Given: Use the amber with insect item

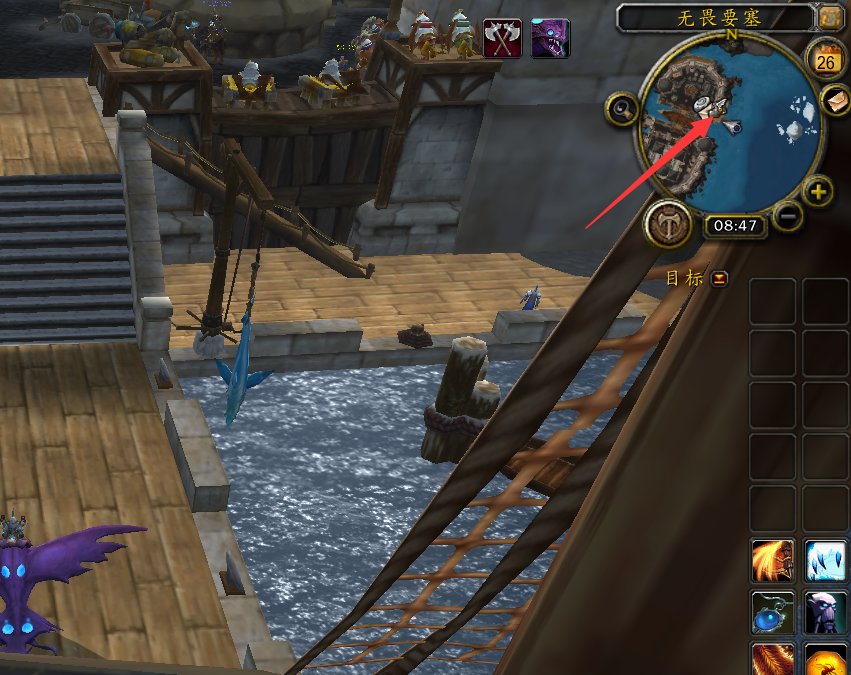Looking at the screenshot, I should pos(827,660).
